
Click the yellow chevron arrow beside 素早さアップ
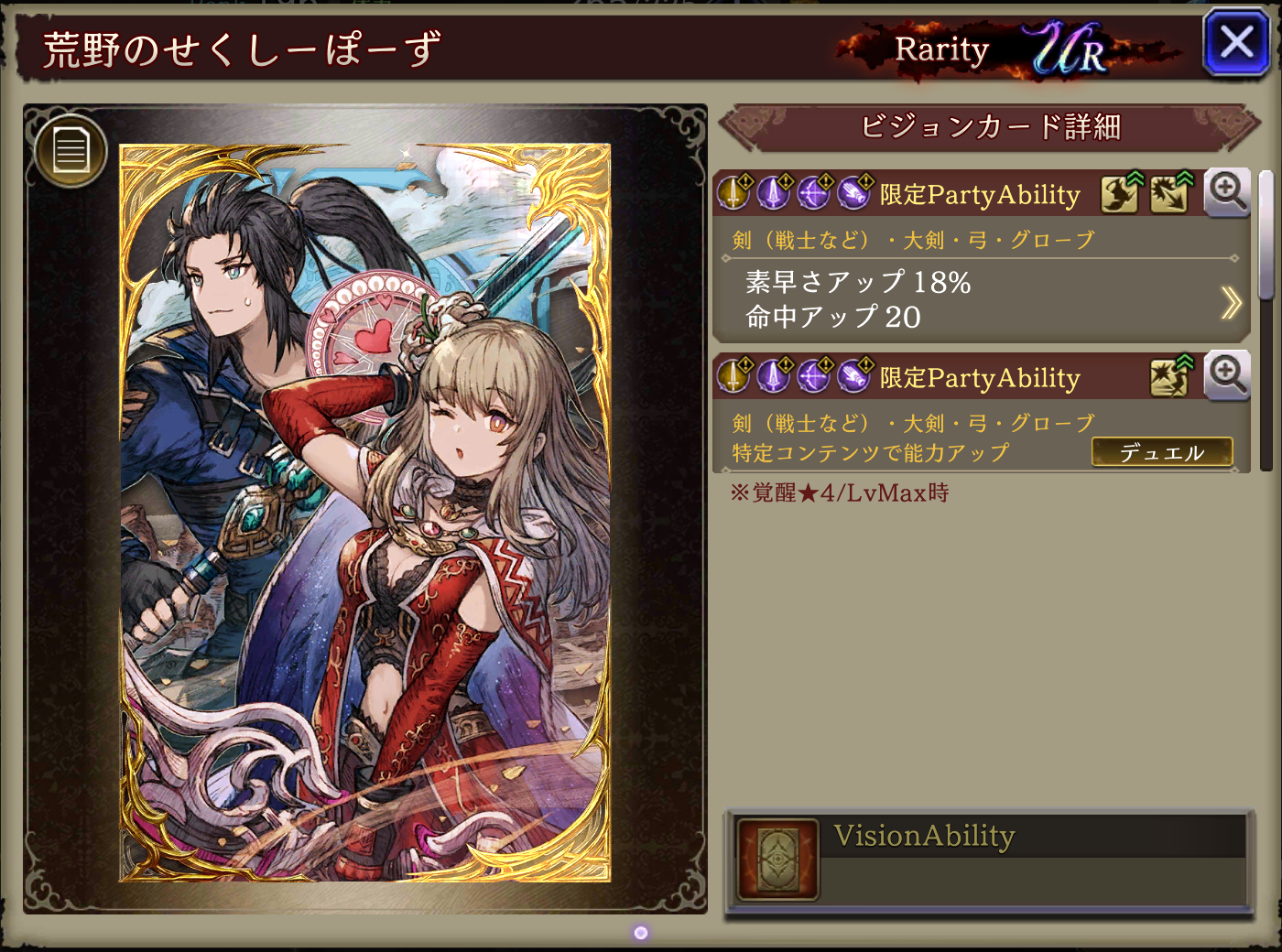click(x=1231, y=302)
